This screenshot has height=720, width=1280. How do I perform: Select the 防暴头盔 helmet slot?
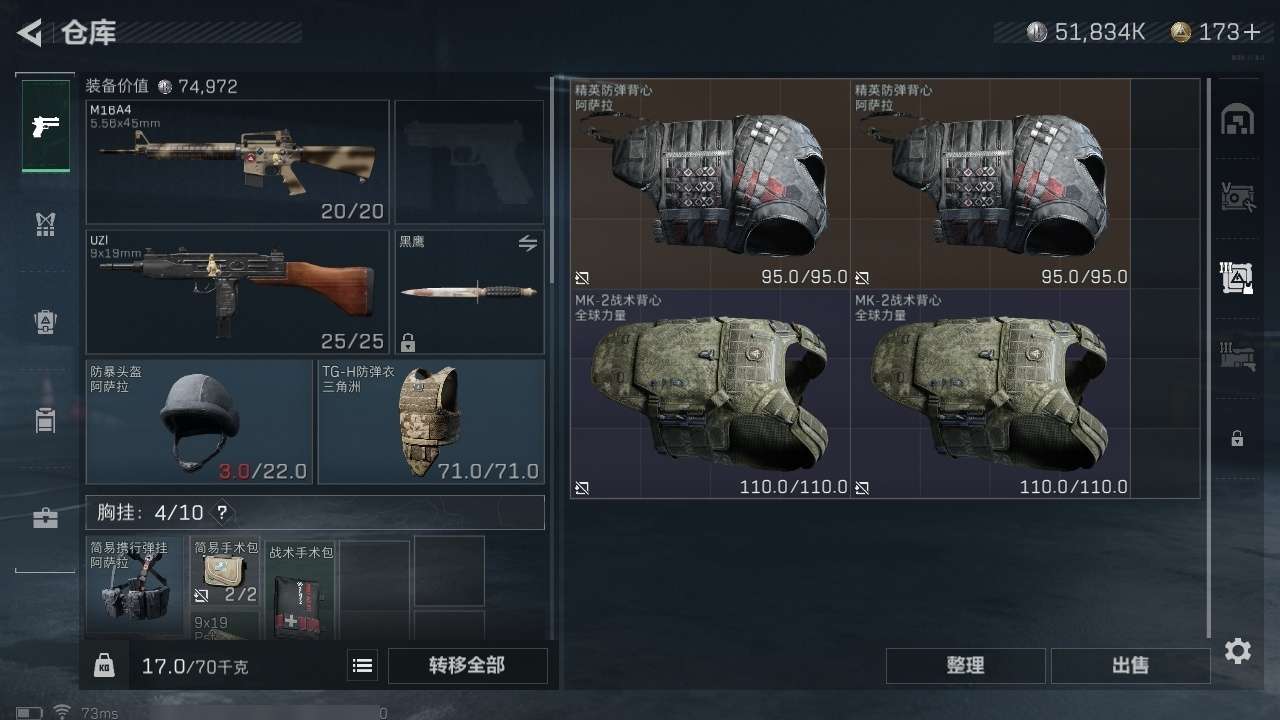198,422
